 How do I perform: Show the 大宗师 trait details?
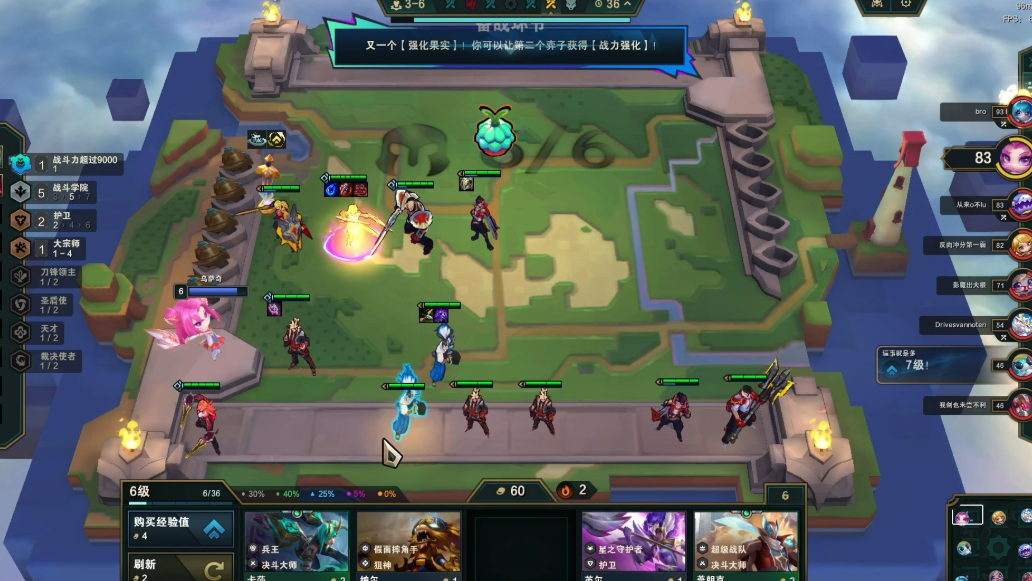62,247
